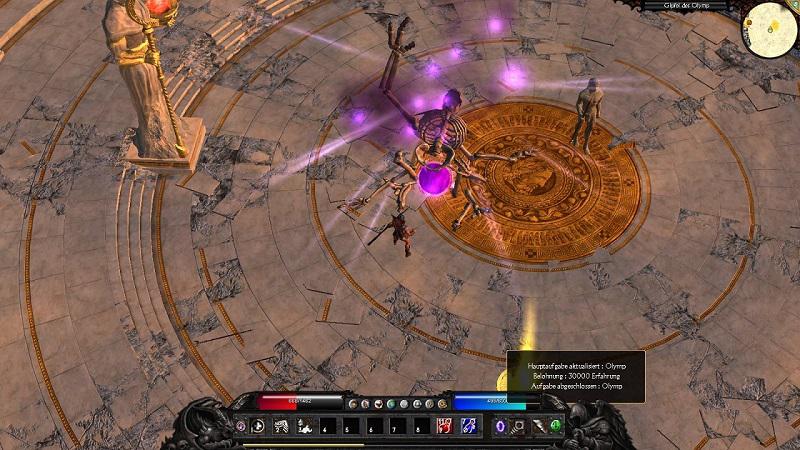Screen dimensions: 800x450
Task: Select the ring-shaped icon beside the portal
Action: tap(520, 426)
